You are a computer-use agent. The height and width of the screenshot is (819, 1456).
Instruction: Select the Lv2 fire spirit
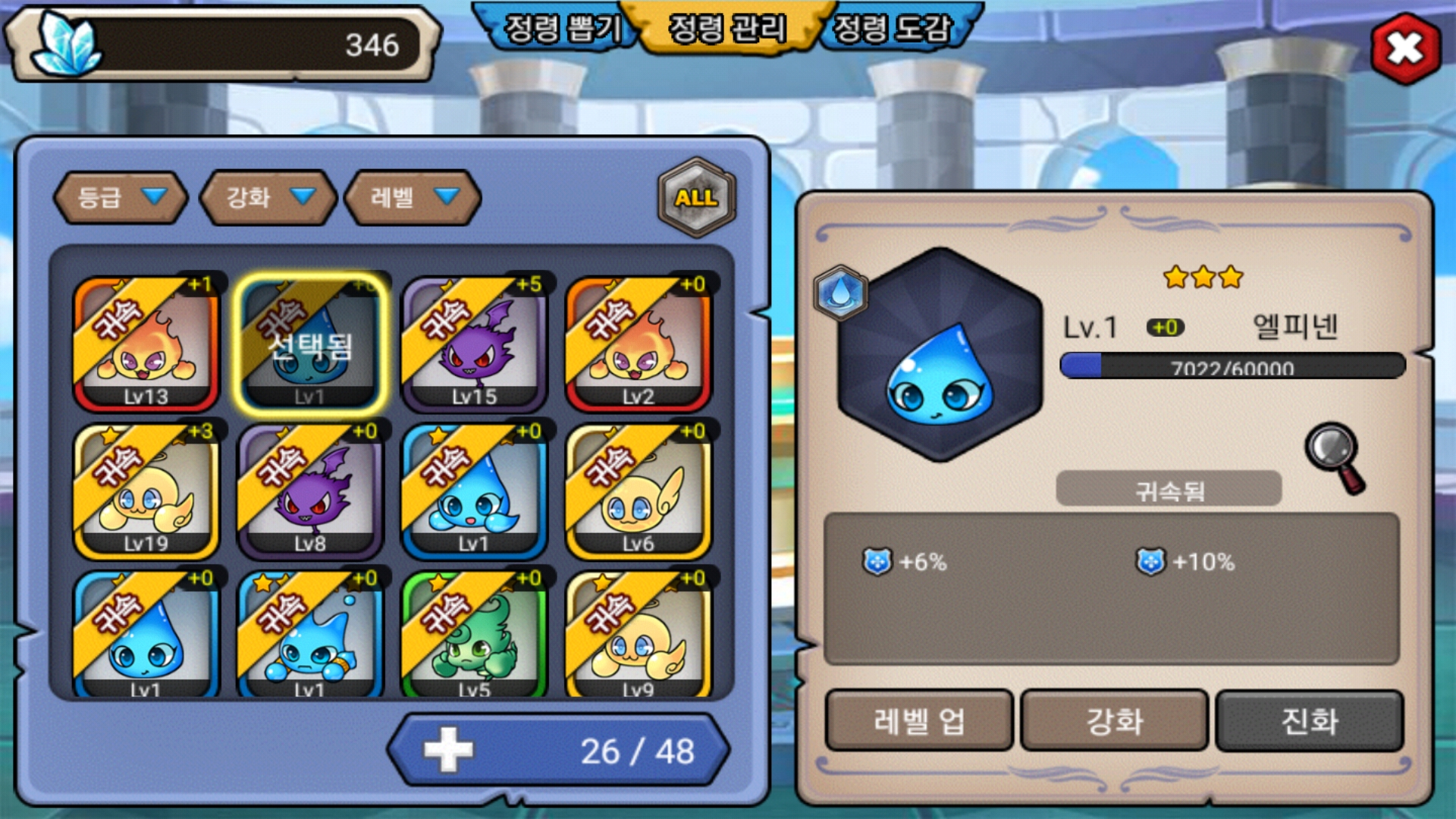click(x=638, y=344)
